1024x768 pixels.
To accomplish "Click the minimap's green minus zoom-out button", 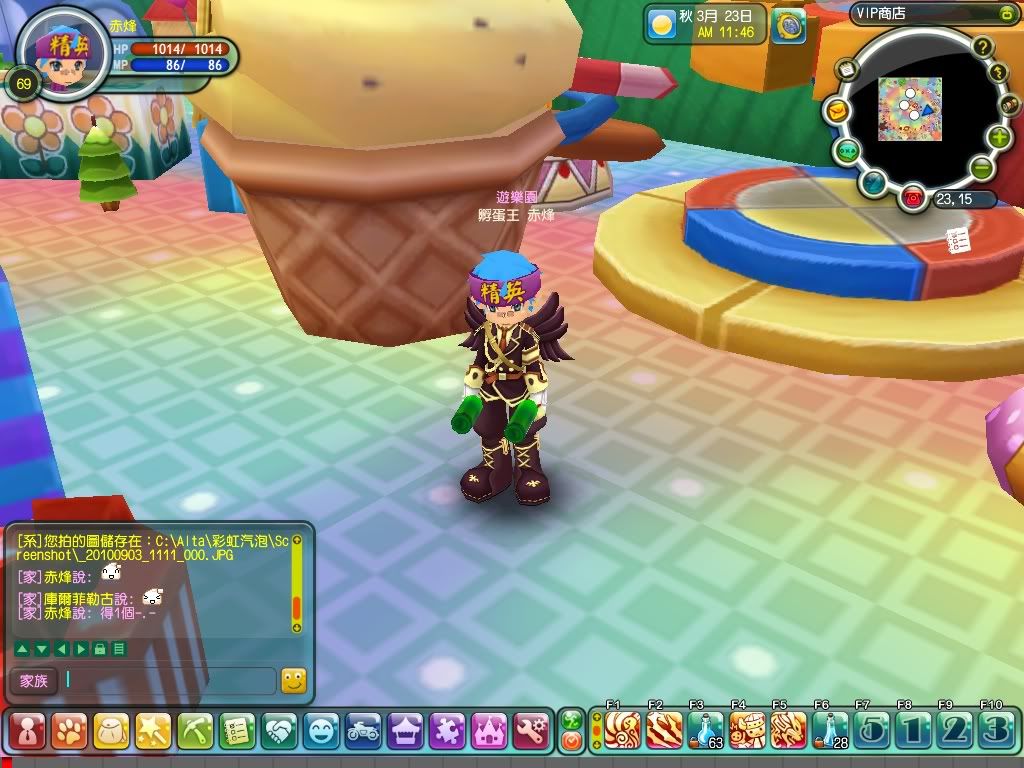I will [982, 168].
